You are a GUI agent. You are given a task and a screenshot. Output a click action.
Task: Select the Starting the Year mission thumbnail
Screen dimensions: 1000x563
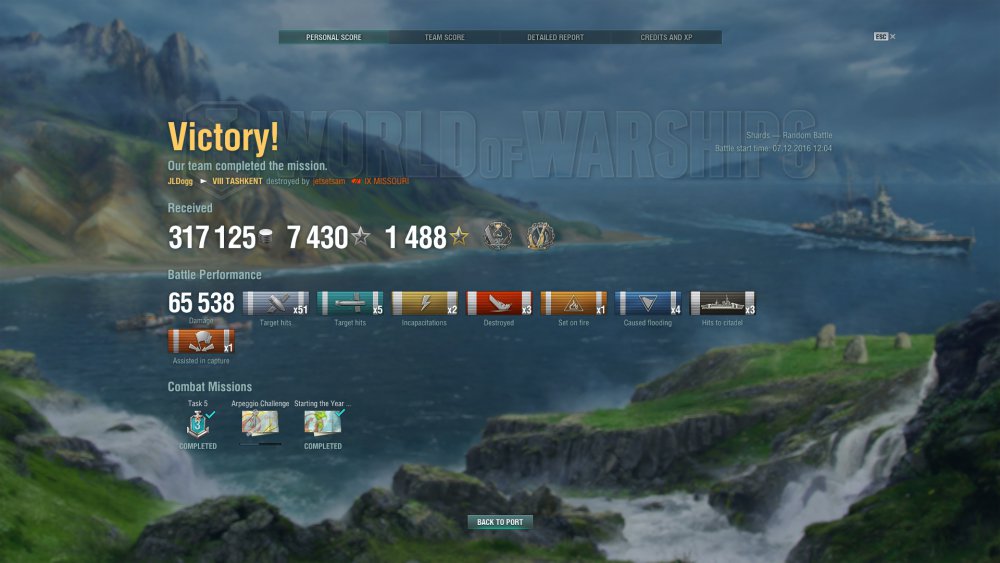pyautogui.click(x=323, y=424)
